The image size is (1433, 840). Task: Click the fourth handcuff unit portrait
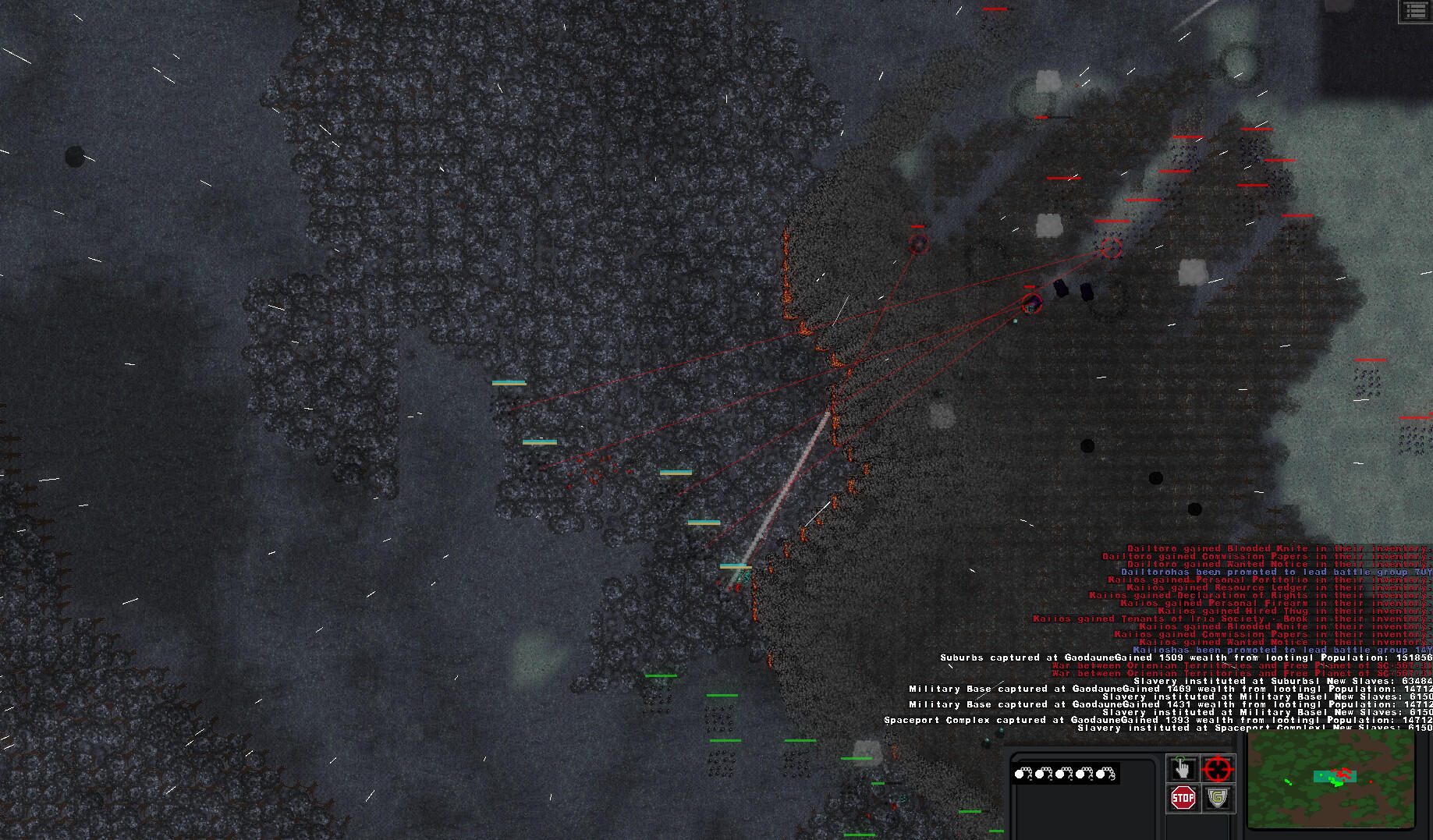pyautogui.click(x=1082, y=774)
